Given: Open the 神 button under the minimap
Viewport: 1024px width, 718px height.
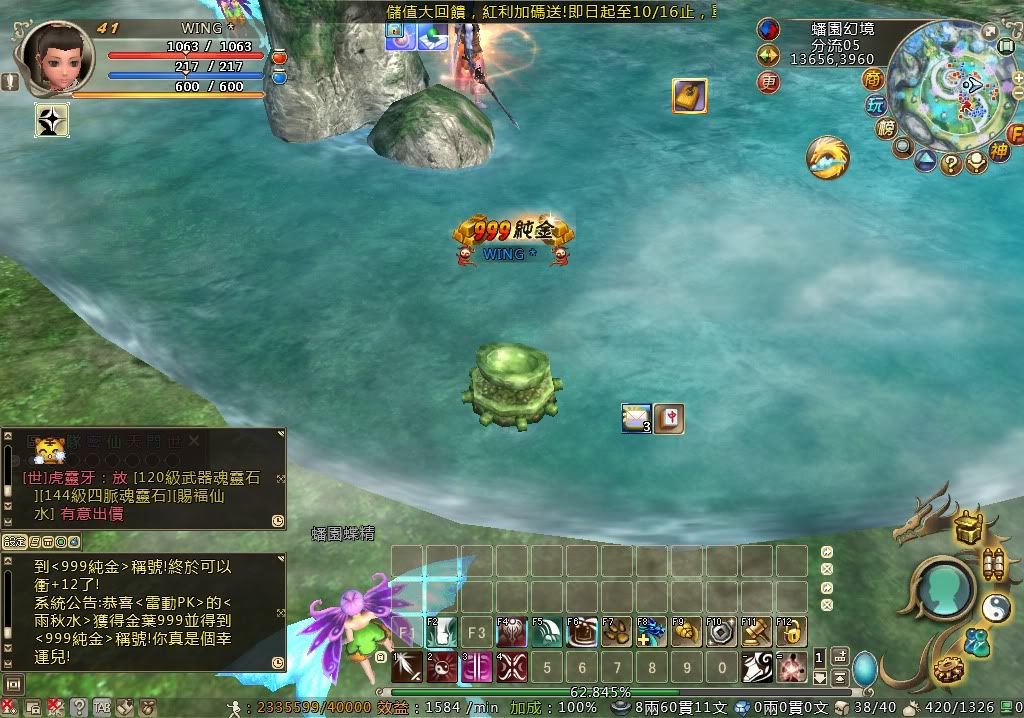Looking at the screenshot, I should pos(998,152).
